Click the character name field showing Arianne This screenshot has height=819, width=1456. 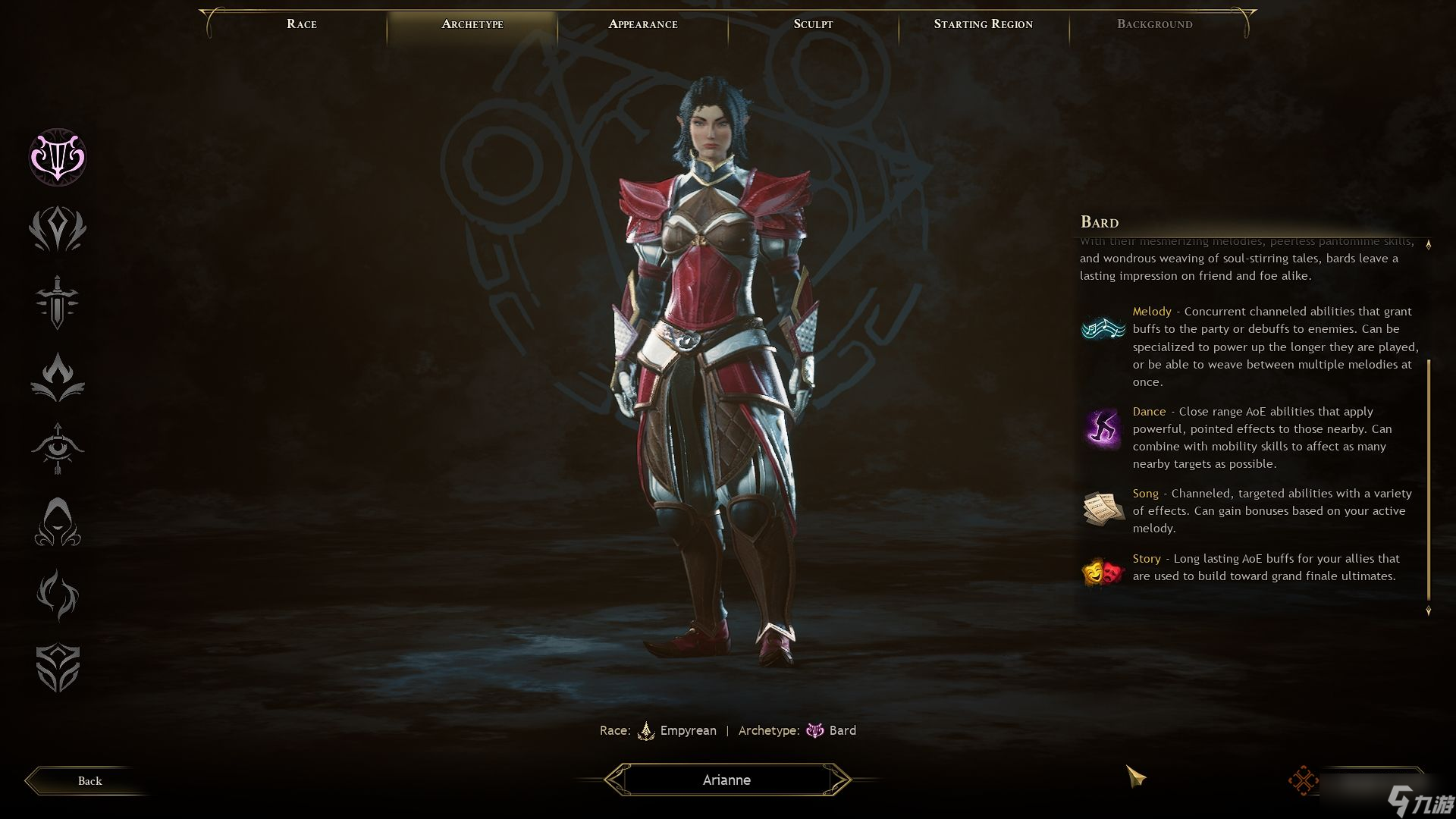point(726,780)
